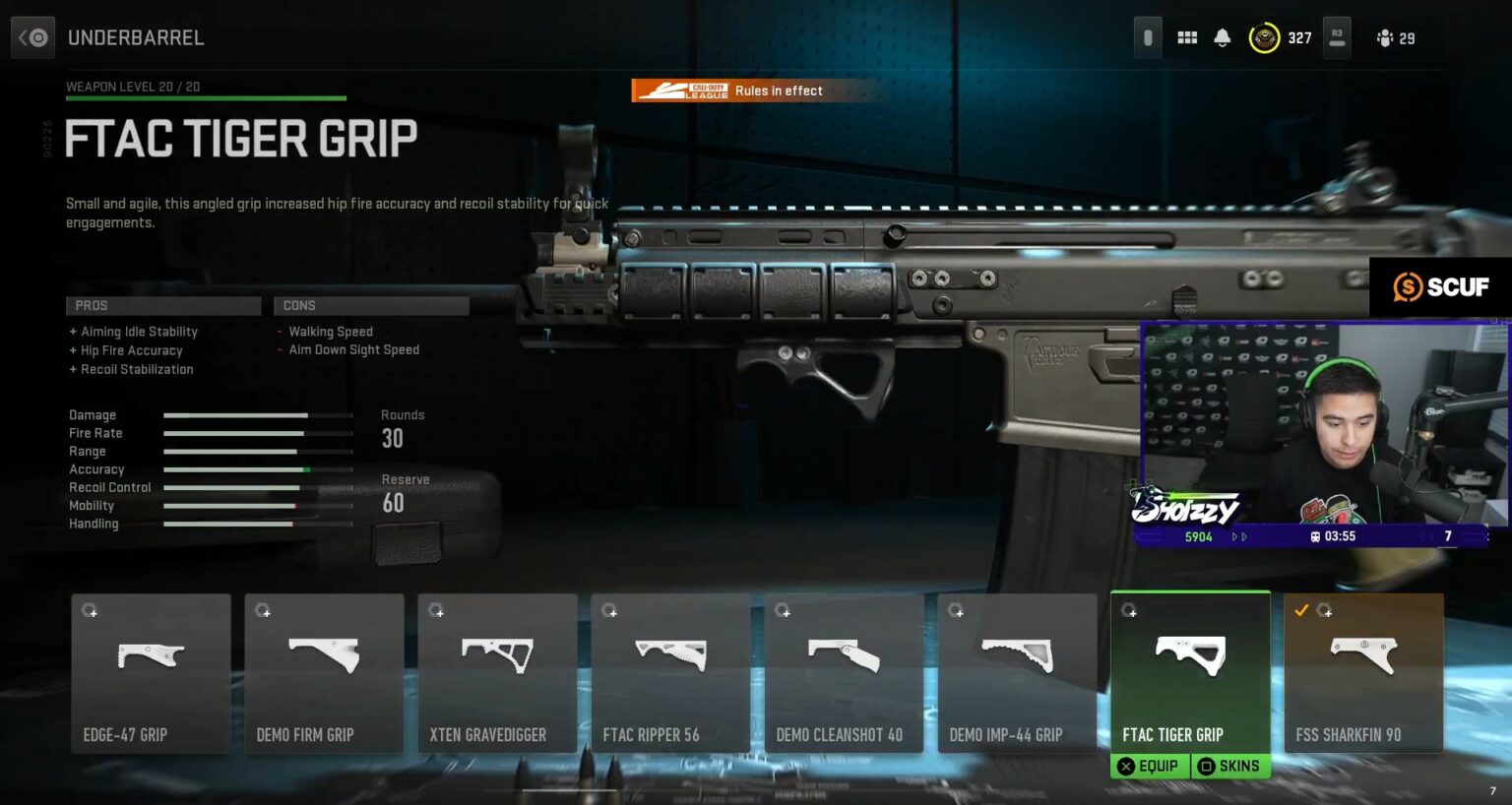This screenshot has width=1512, height=805.
Task: Open the notifications bell icon
Action: coord(1223,36)
